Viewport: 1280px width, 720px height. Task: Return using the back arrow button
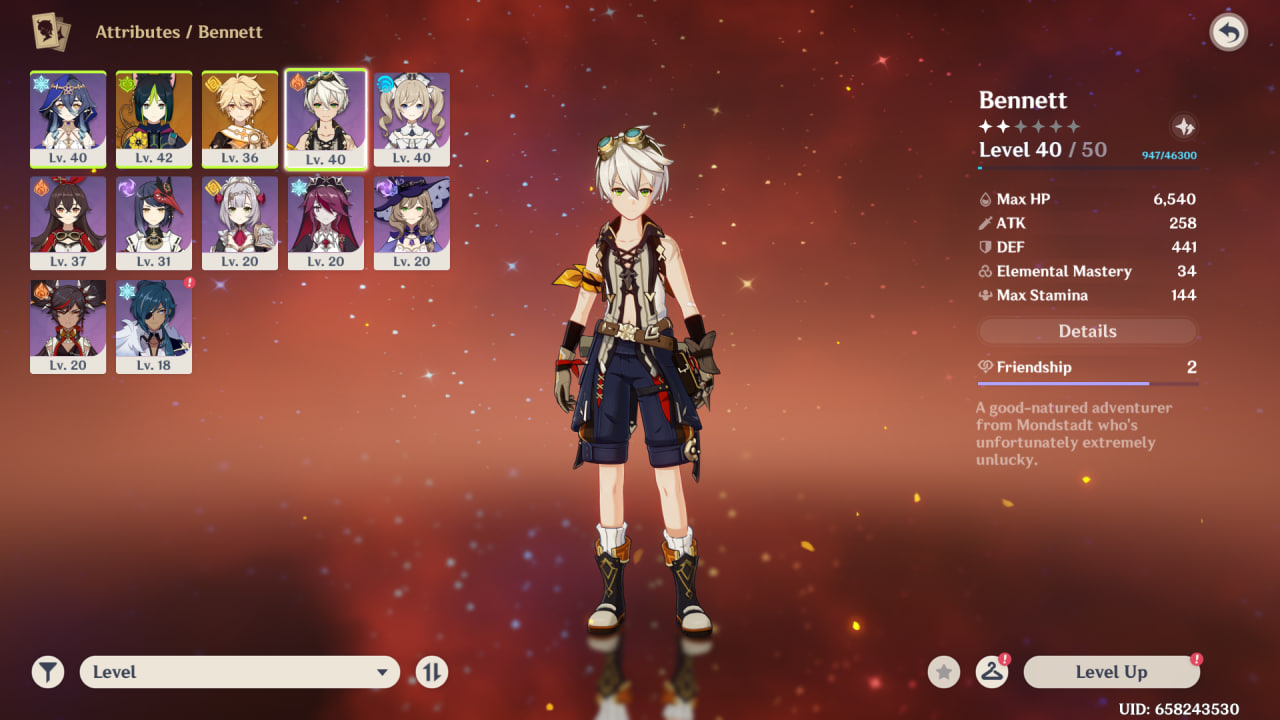point(1229,33)
